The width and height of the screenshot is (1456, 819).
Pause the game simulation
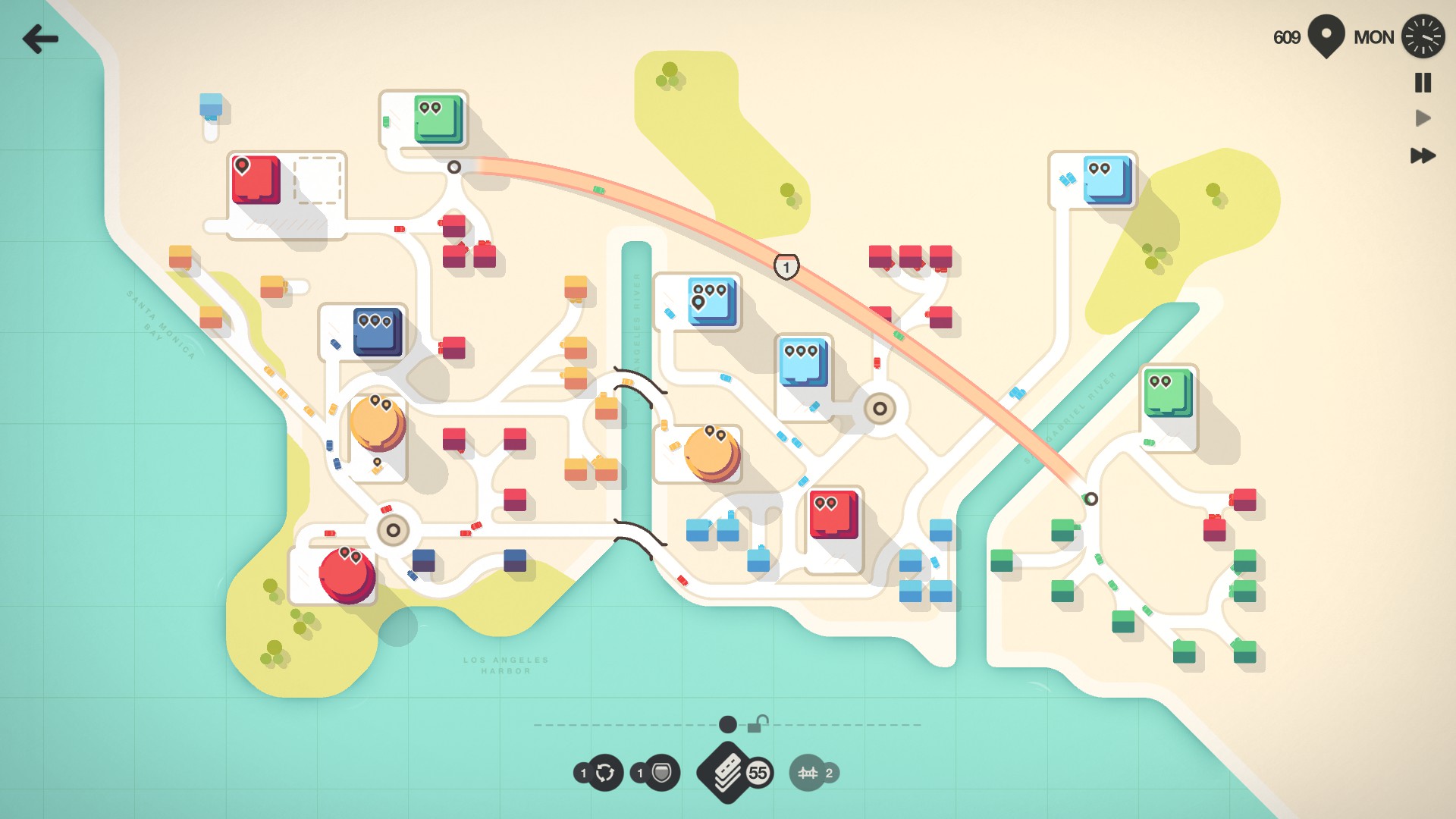tap(1423, 83)
